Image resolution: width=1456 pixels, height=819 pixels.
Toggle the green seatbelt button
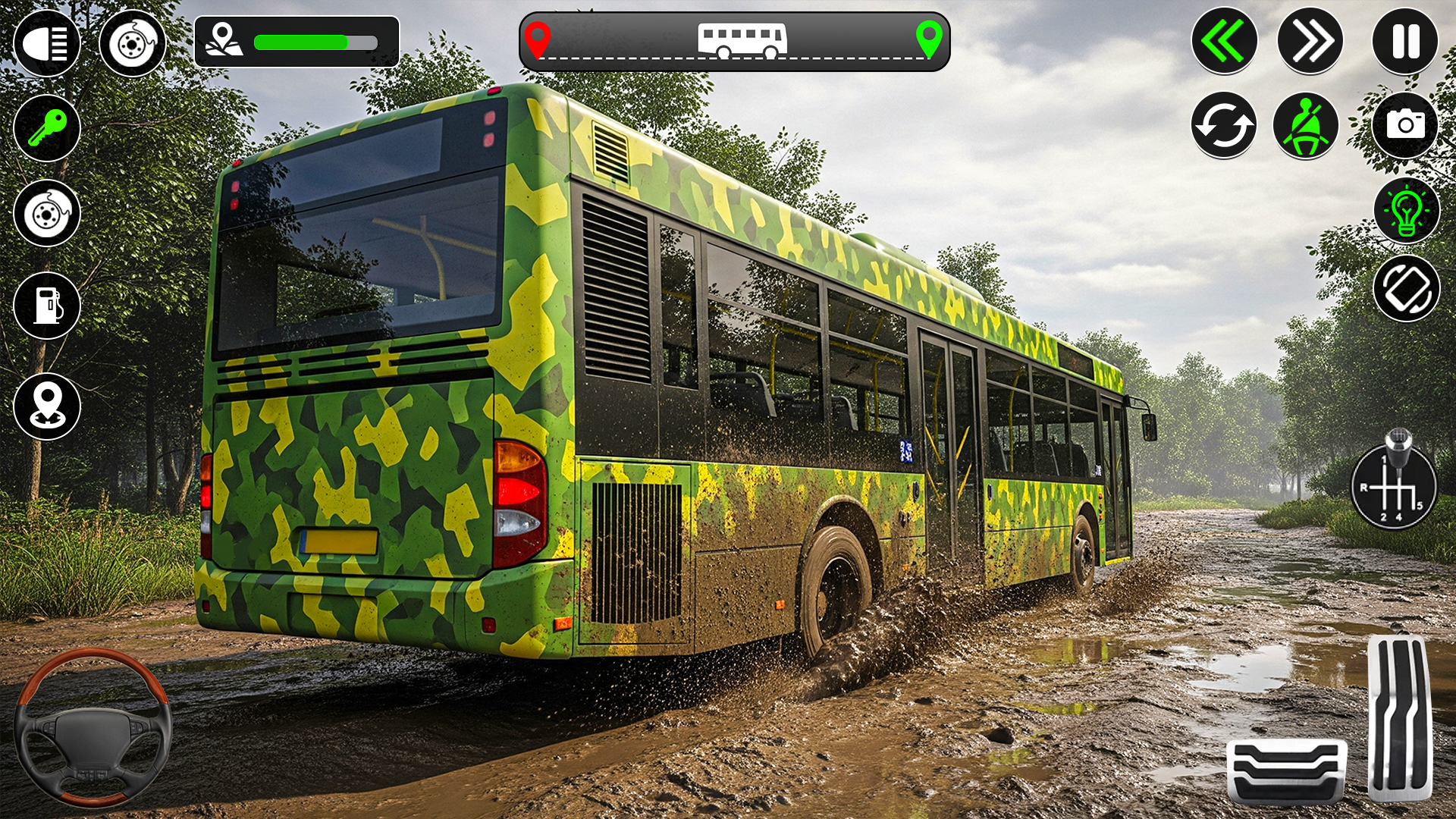tap(1306, 126)
